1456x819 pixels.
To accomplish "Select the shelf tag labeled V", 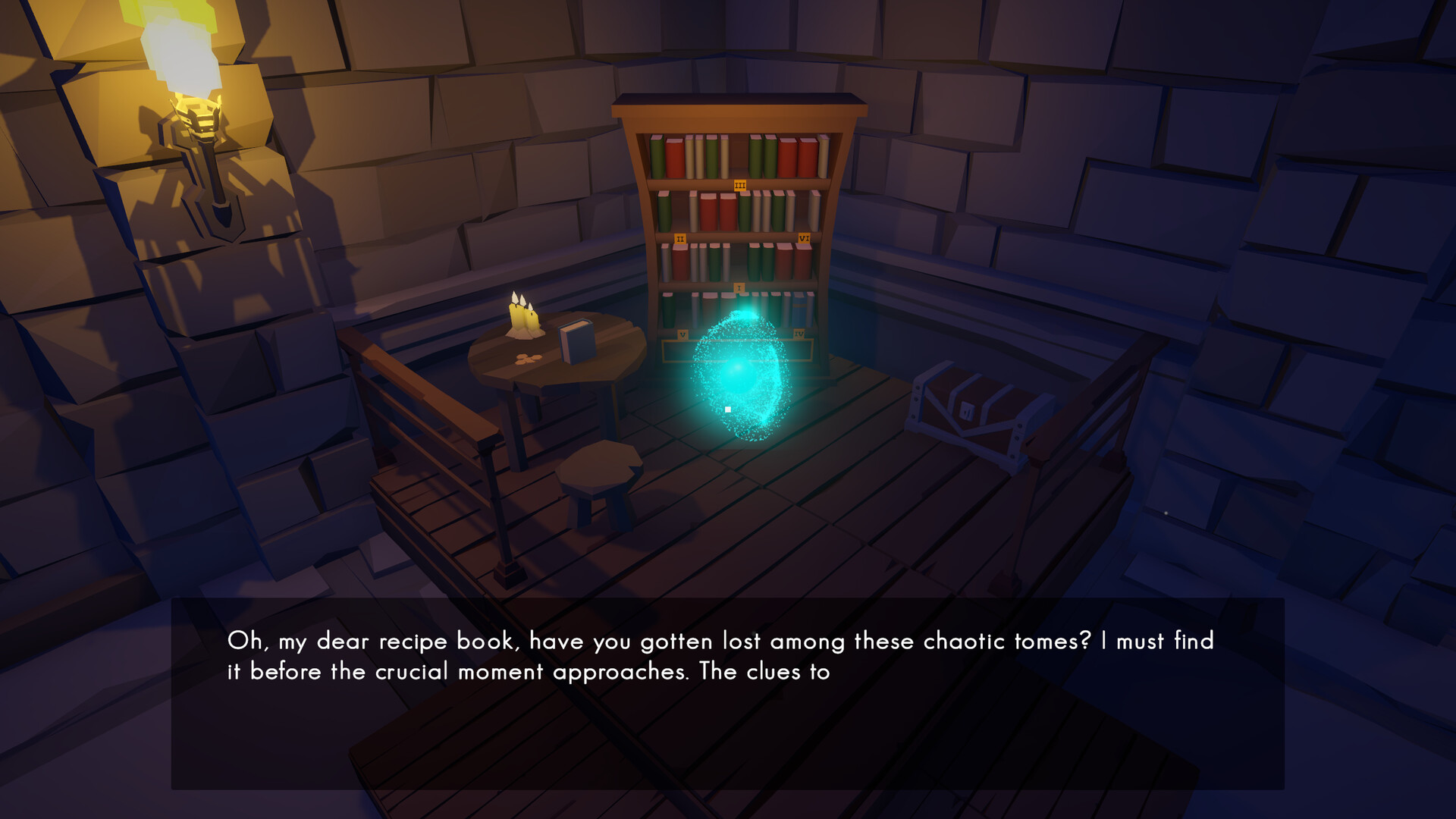I will (682, 334).
